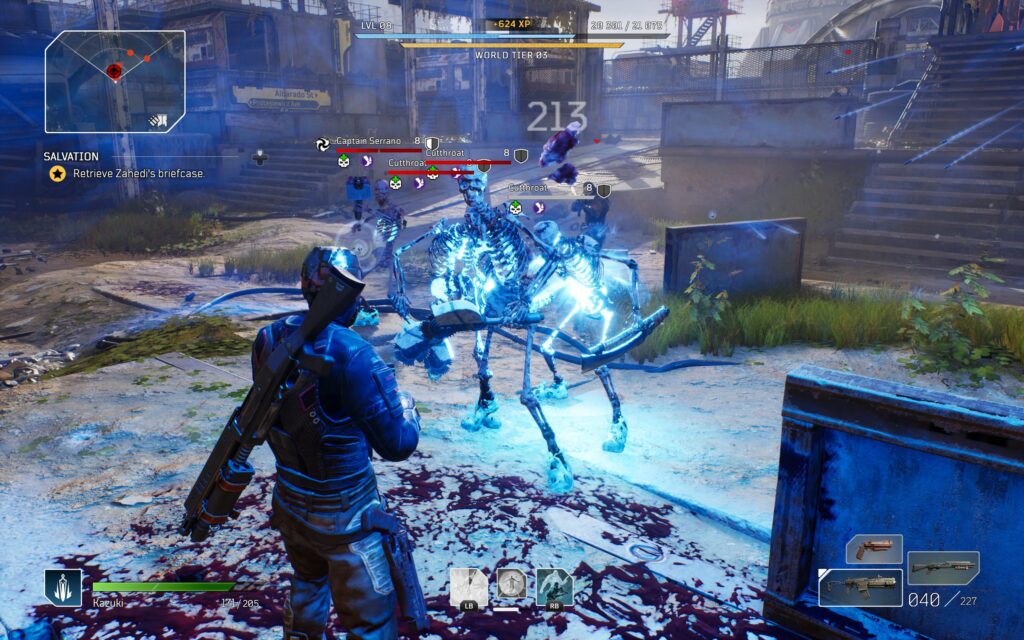The height and width of the screenshot is (640, 1024).
Task: Click the yellow star objective marker
Action: coord(58,174)
